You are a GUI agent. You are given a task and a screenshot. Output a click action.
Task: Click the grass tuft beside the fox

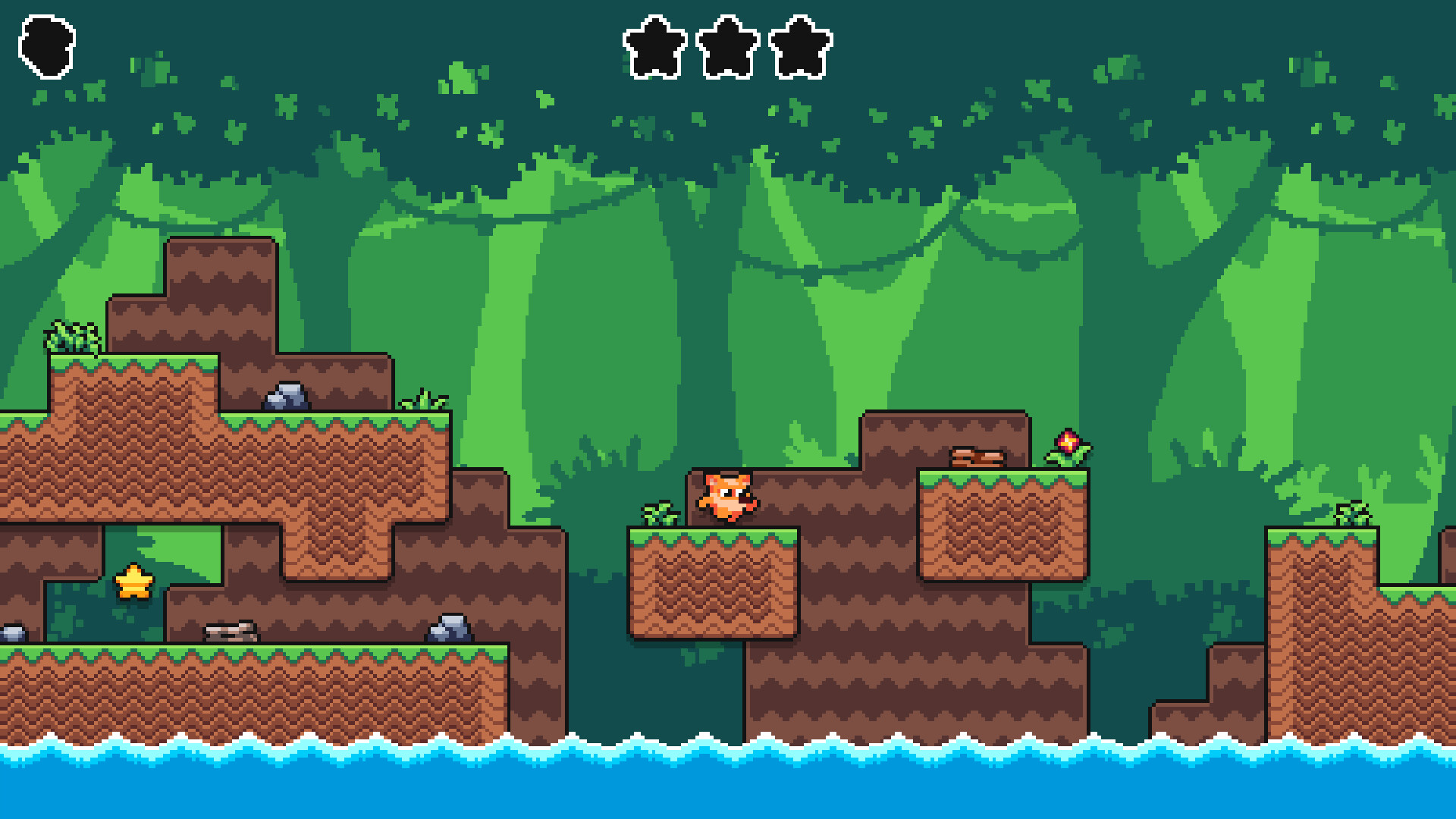point(658,514)
